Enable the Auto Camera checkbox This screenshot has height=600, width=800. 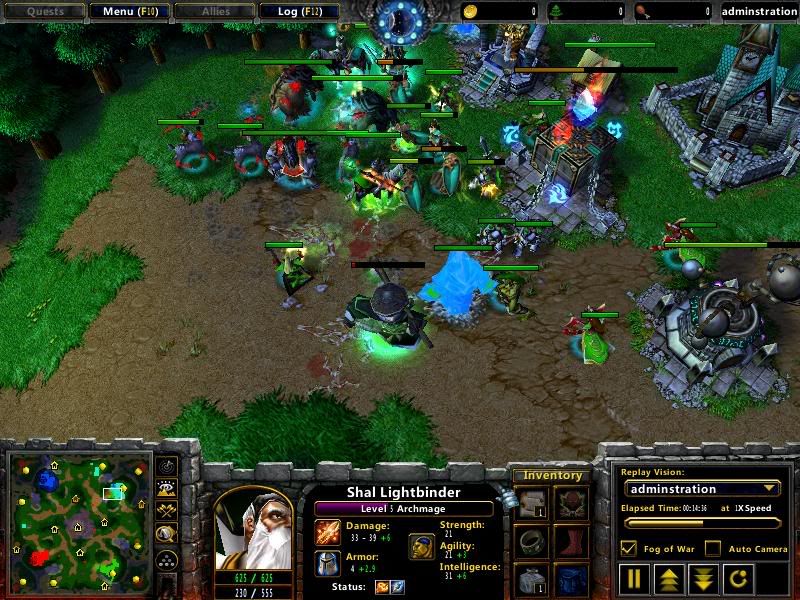712,549
